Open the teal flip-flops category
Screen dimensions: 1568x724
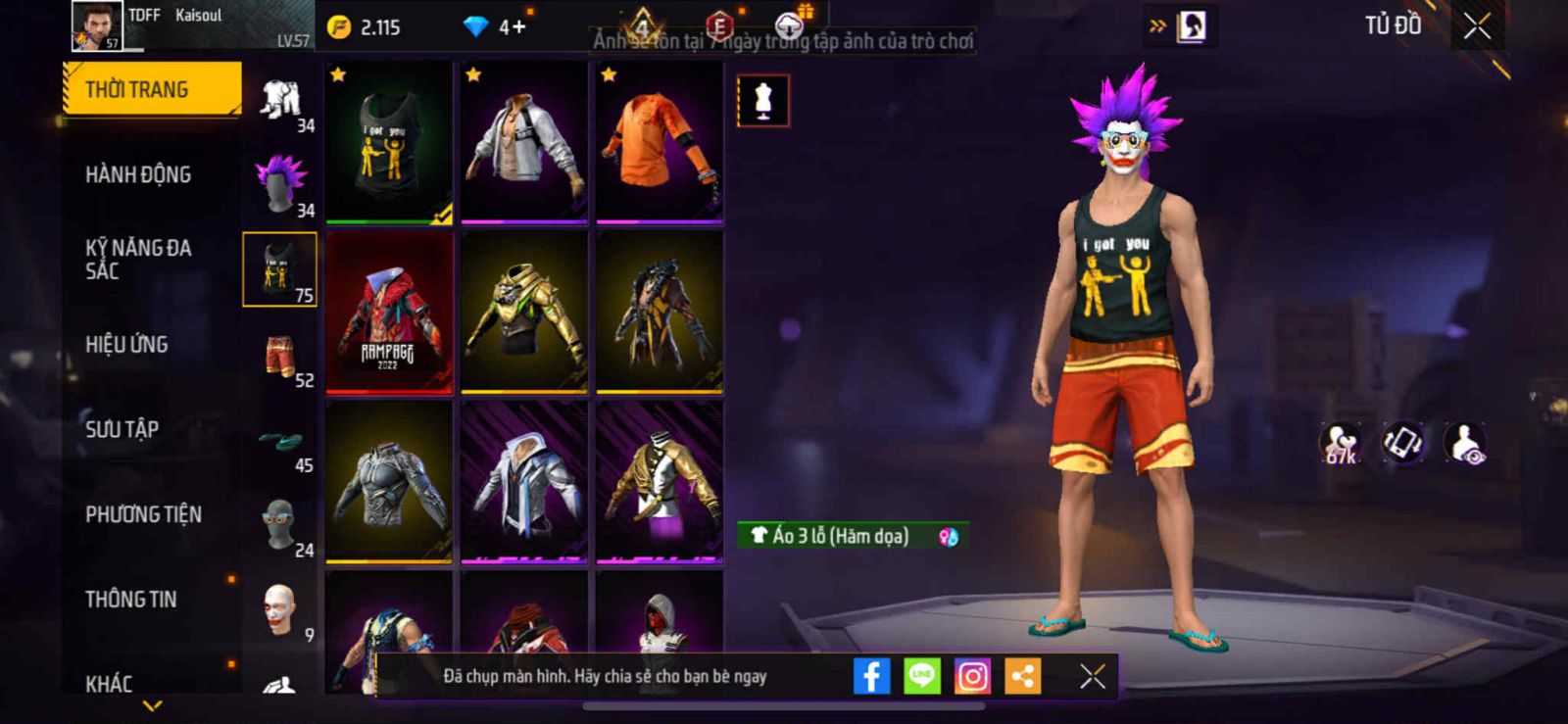(x=280, y=441)
